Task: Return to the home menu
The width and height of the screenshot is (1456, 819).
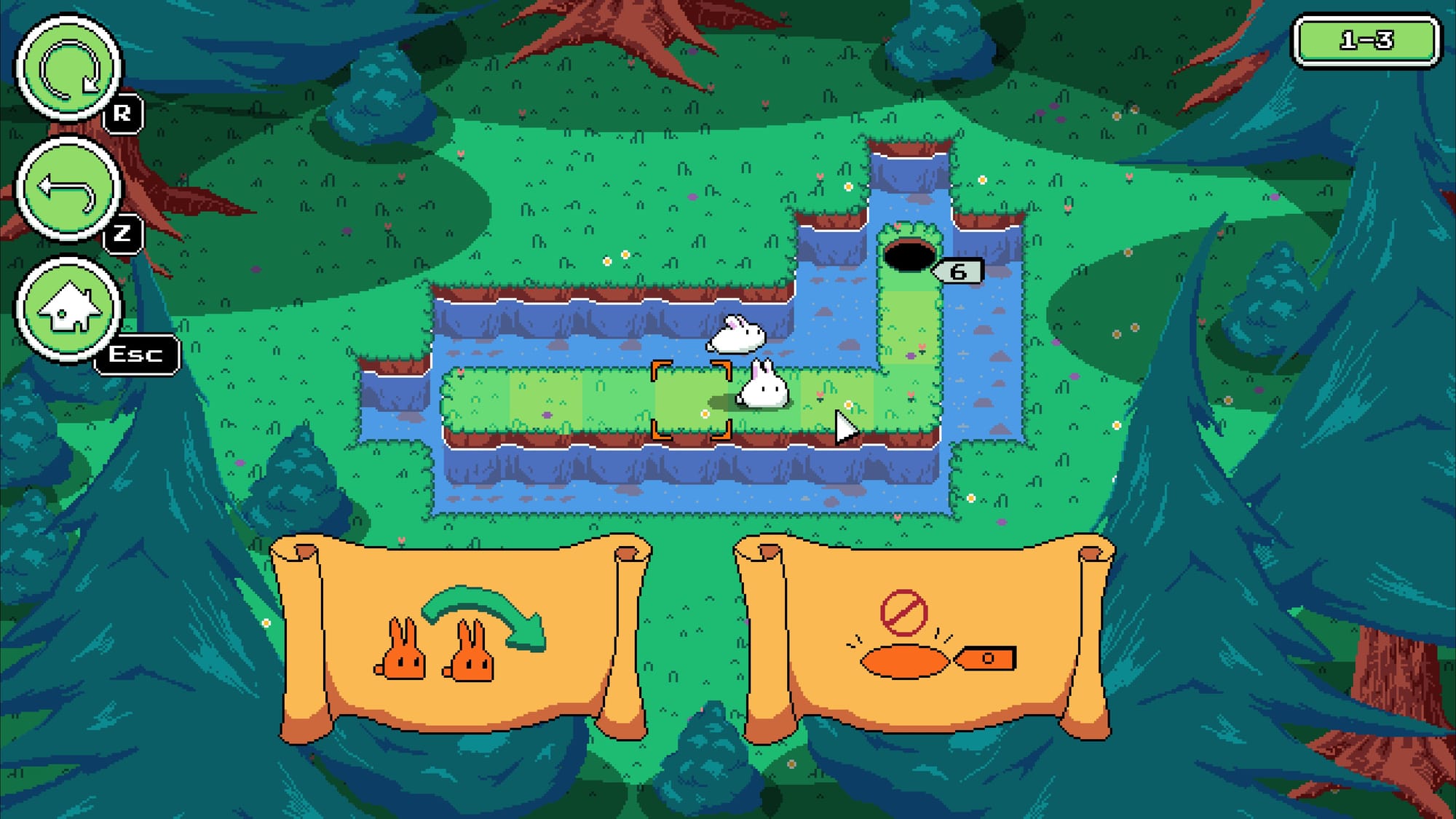Action: click(x=68, y=309)
